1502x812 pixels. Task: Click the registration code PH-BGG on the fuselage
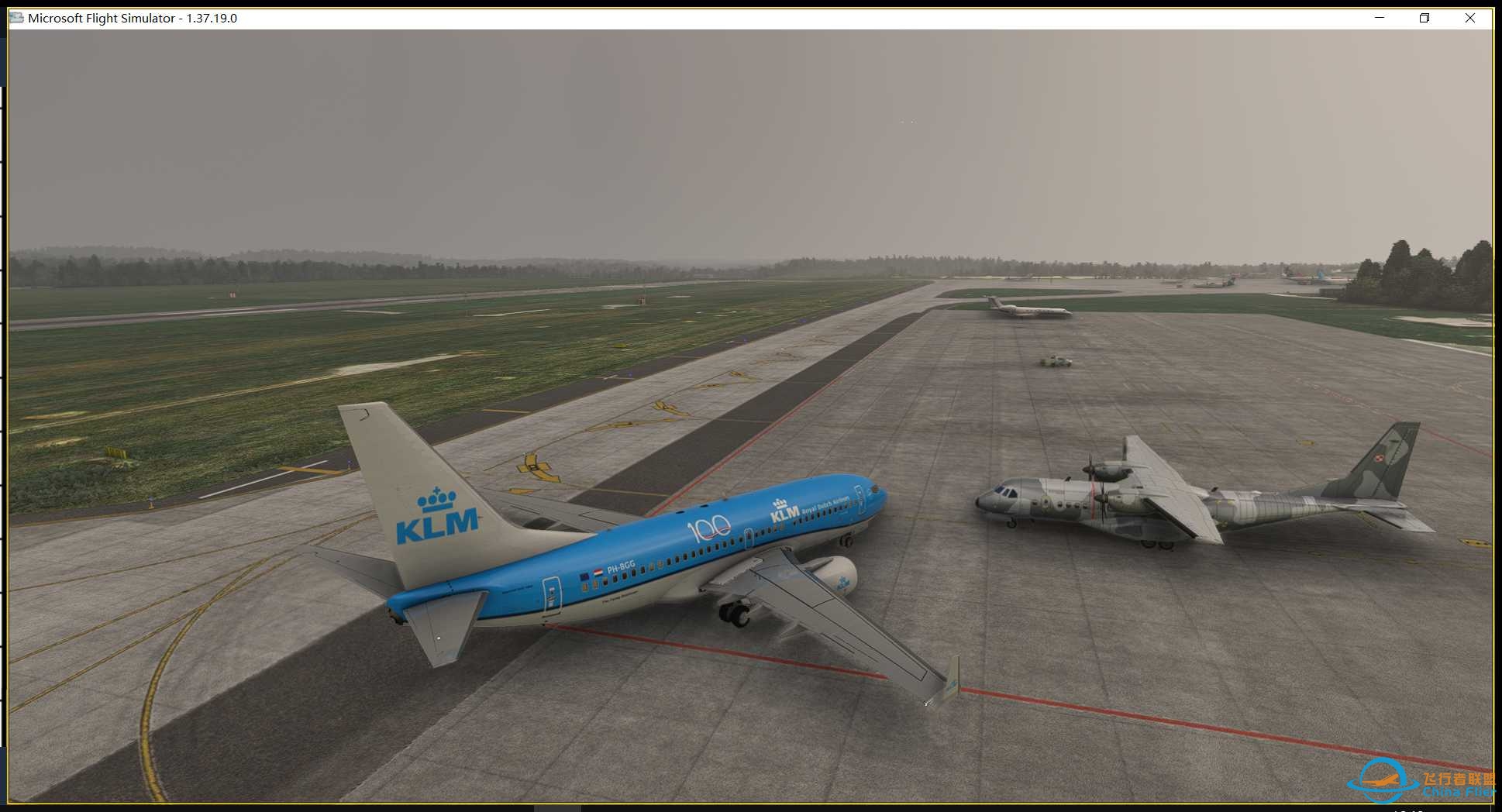621,568
